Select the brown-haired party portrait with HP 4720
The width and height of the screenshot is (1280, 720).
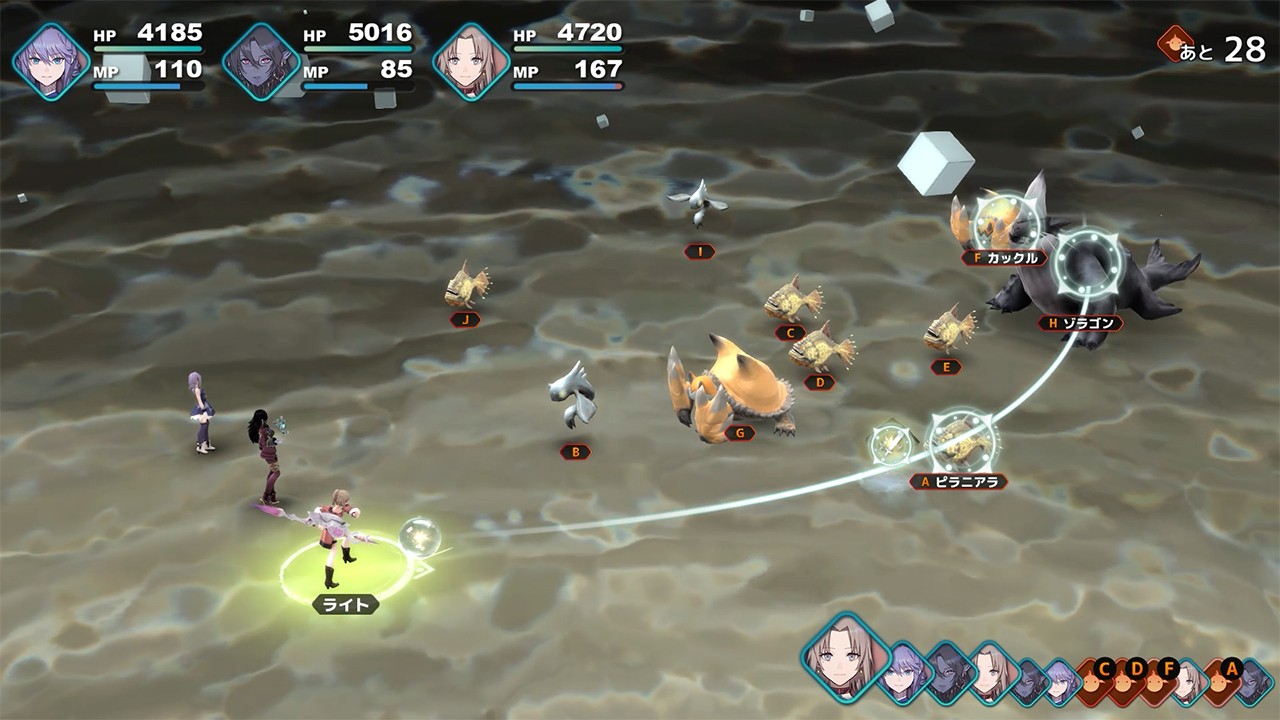(x=471, y=62)
